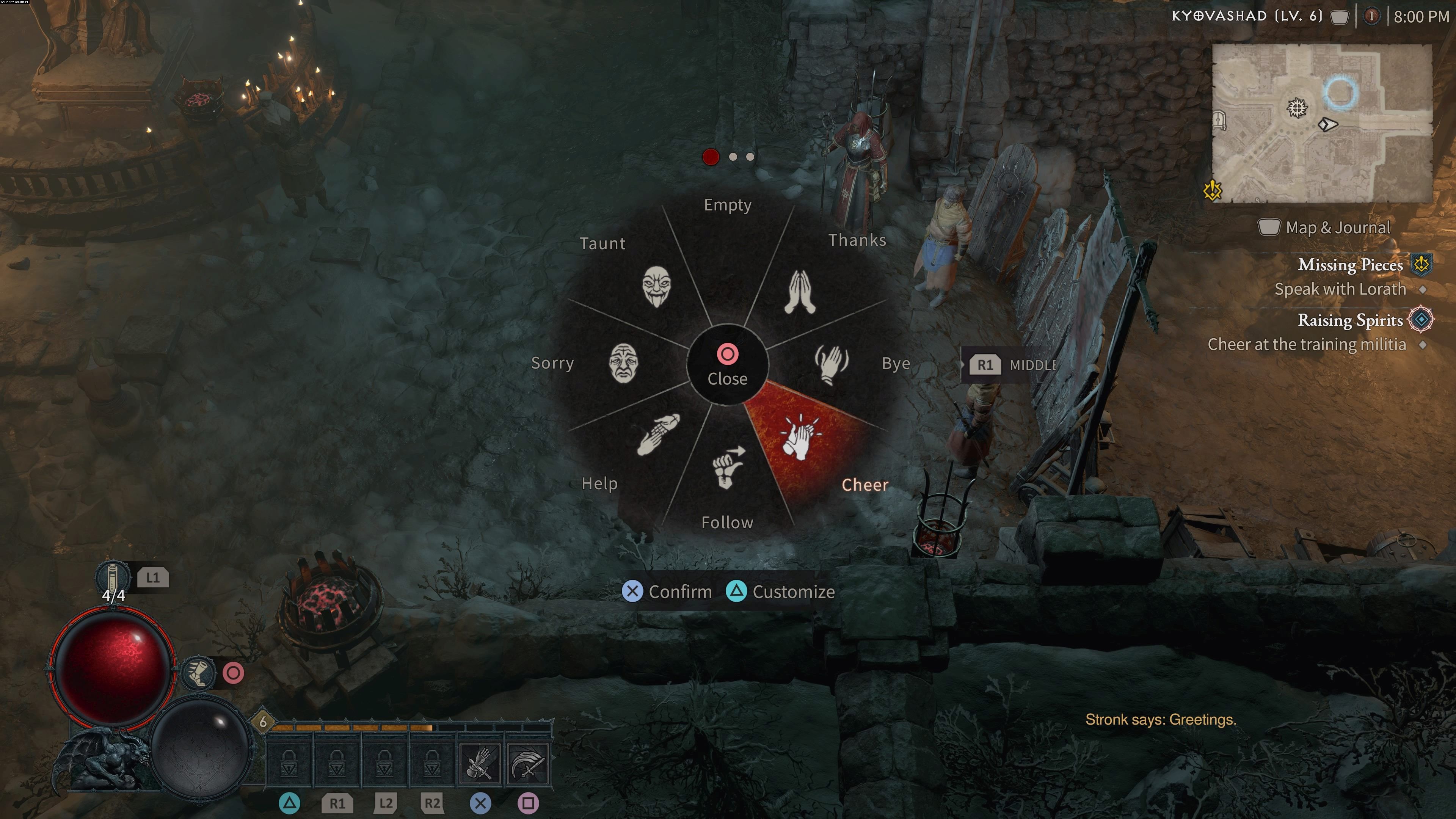This screenshot has height=819, width=1456.
Task: Activate the gauntlet skill slot
Action: 480,764
